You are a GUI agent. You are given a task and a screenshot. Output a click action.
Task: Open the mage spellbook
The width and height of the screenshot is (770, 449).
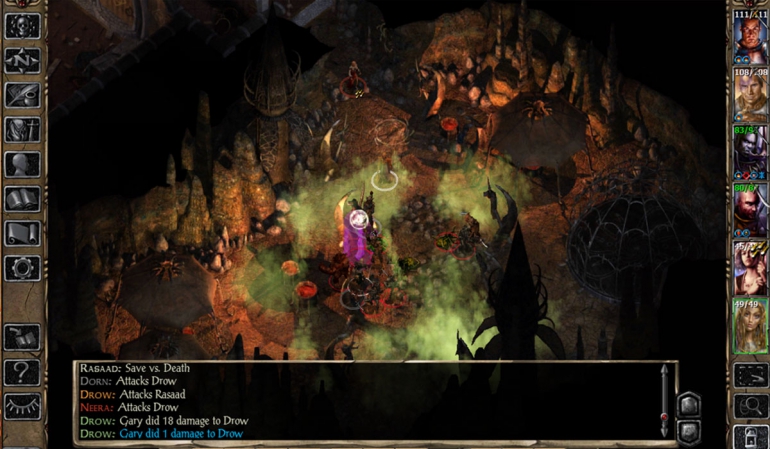(22, 199)
